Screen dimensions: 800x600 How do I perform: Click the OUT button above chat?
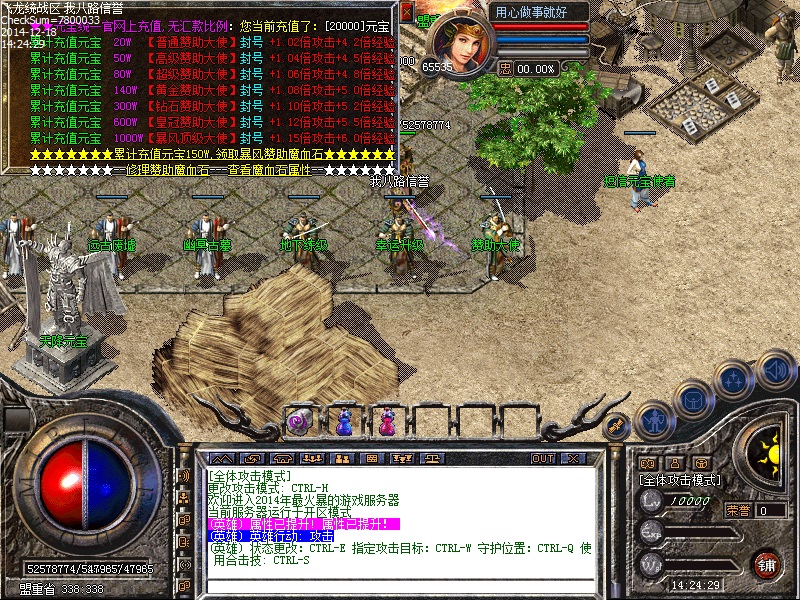[543, 458]
